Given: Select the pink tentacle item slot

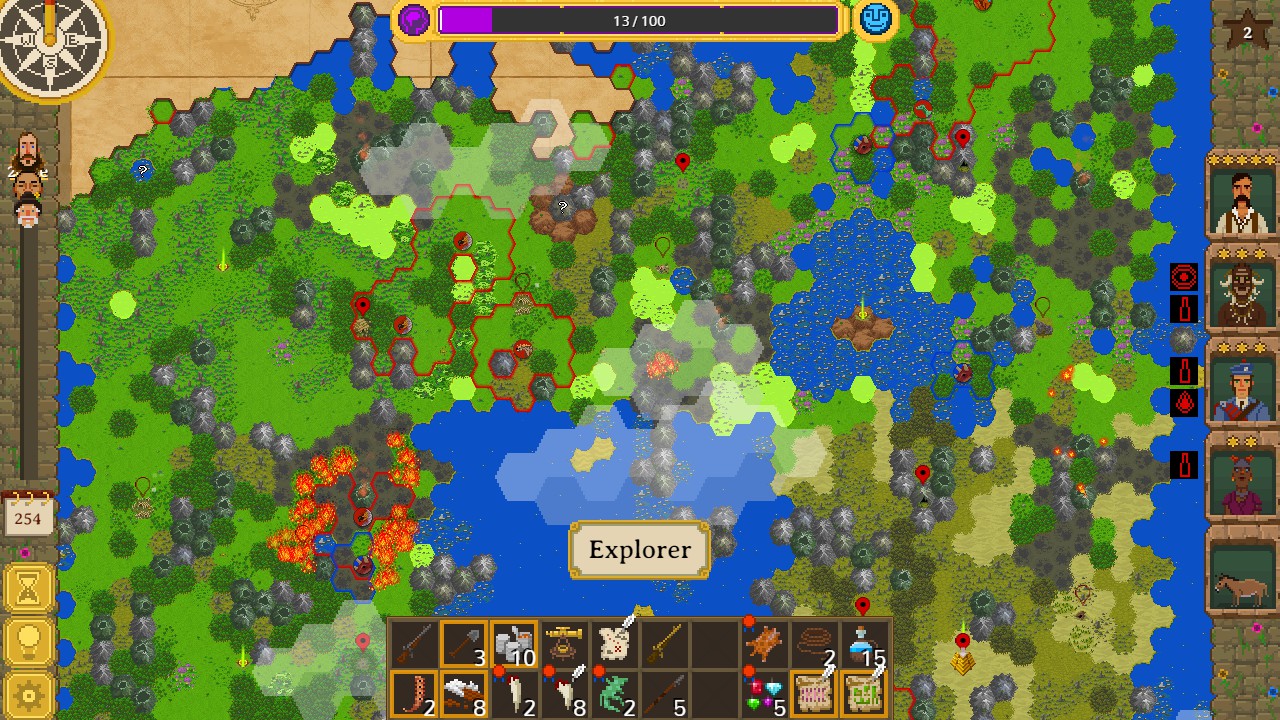Looking at the screenshot, I should [413, 694].
